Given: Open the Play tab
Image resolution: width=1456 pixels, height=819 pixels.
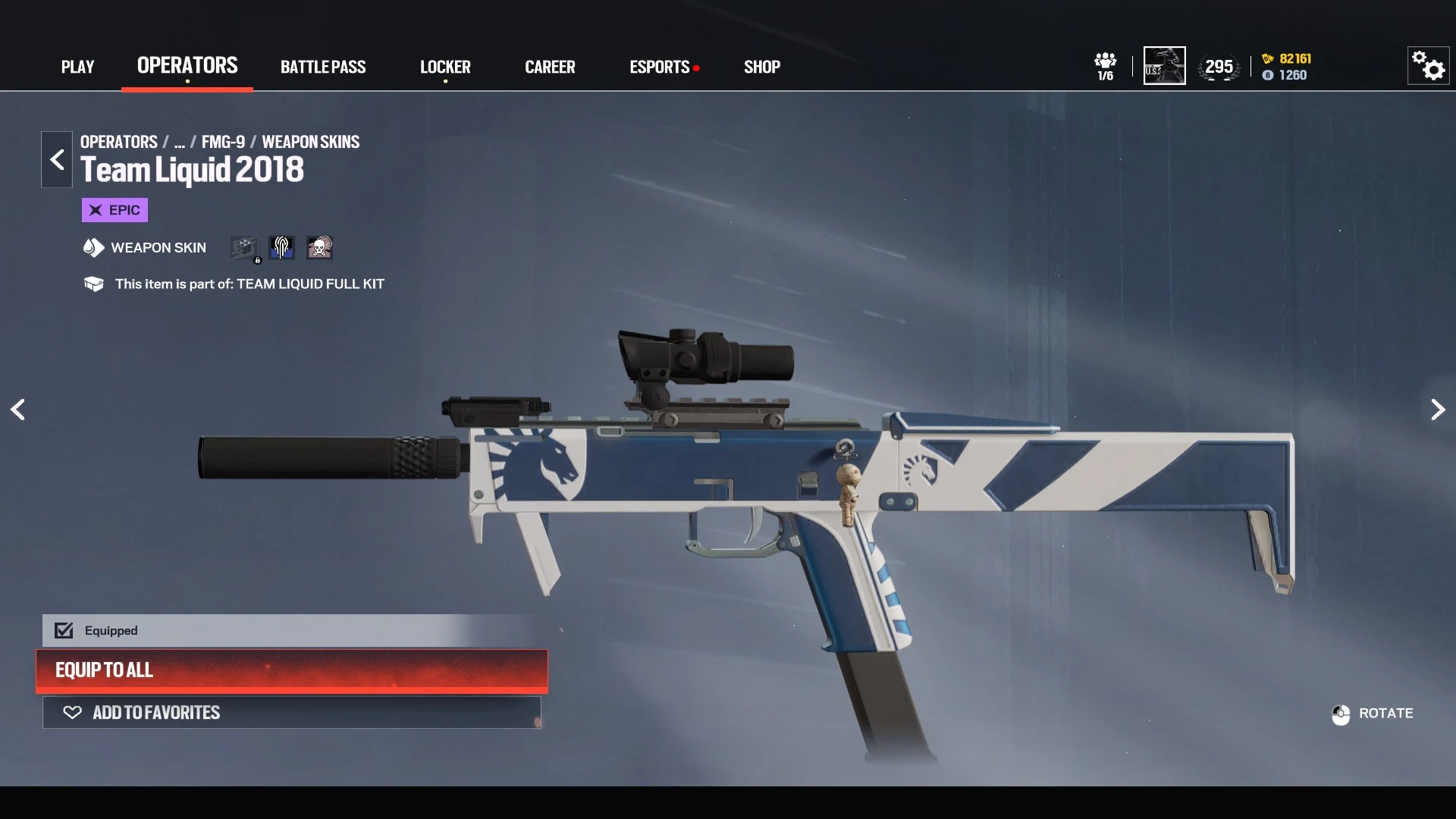Looking at the screenshot, I should point(77,67).
